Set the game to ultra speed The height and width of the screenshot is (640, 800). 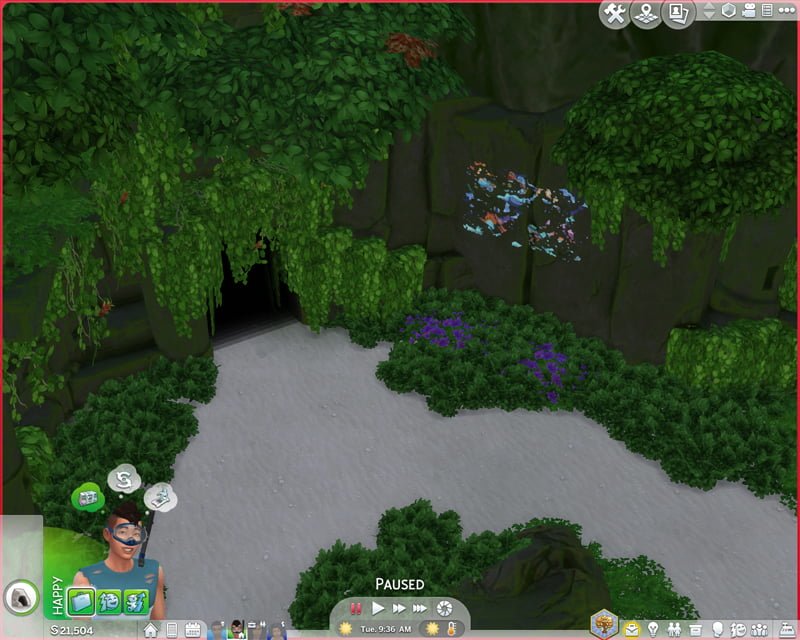point(421,607)
